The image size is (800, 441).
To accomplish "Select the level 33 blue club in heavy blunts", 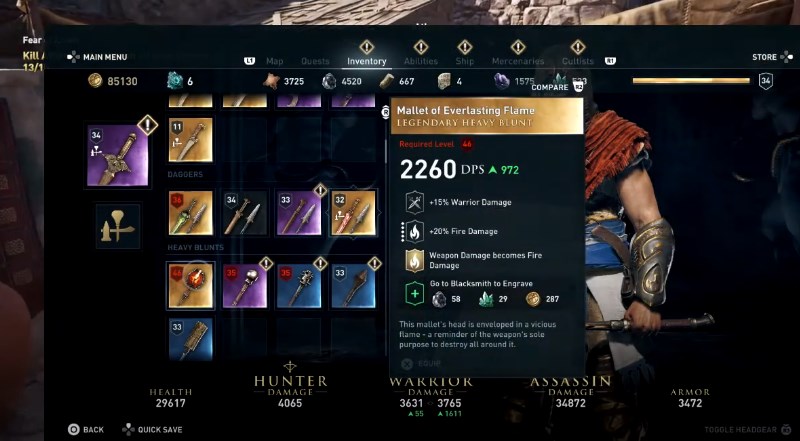I will [x=352, y=285].
